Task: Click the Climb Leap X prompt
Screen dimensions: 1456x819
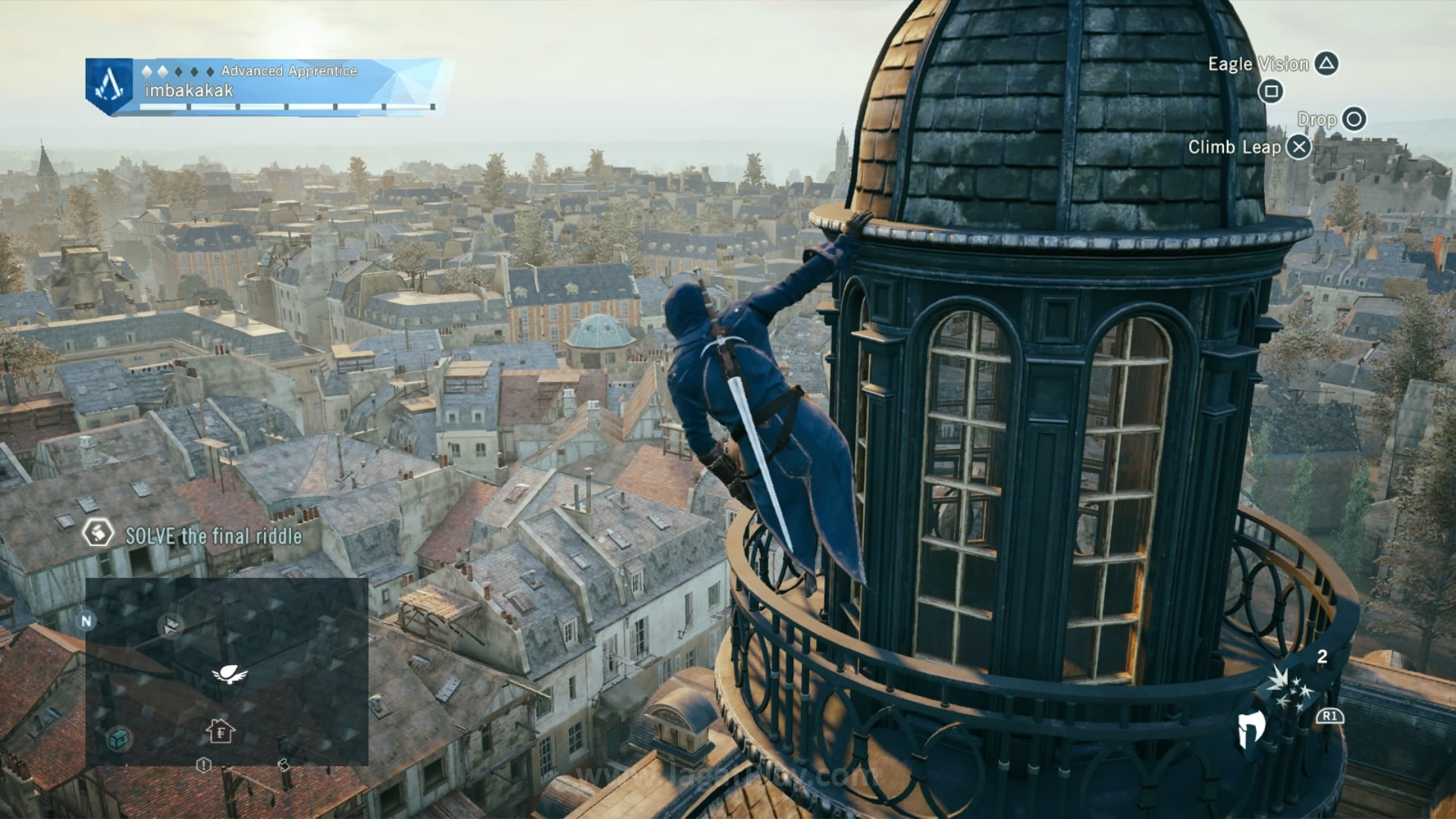Action: point(1300,148)
